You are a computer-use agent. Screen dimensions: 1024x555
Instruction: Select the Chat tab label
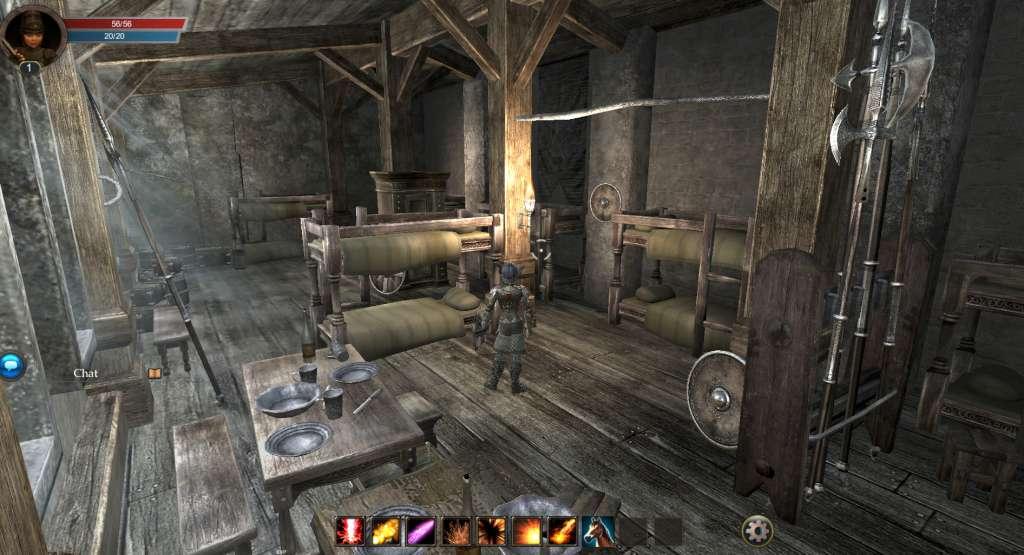click(86, 373)
